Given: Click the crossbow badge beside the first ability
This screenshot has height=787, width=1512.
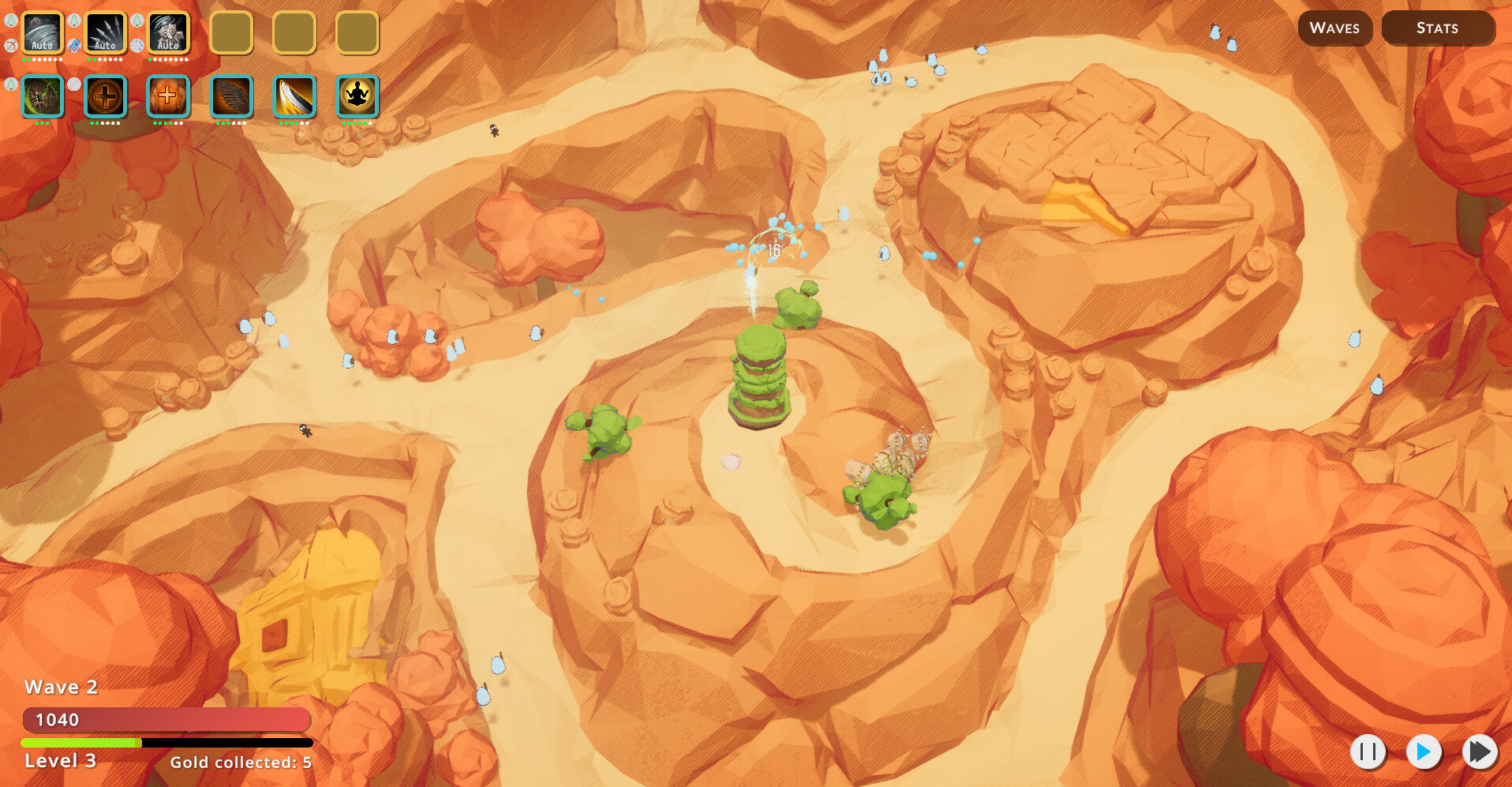Looking at the screenshot, I should pos(9,45).
